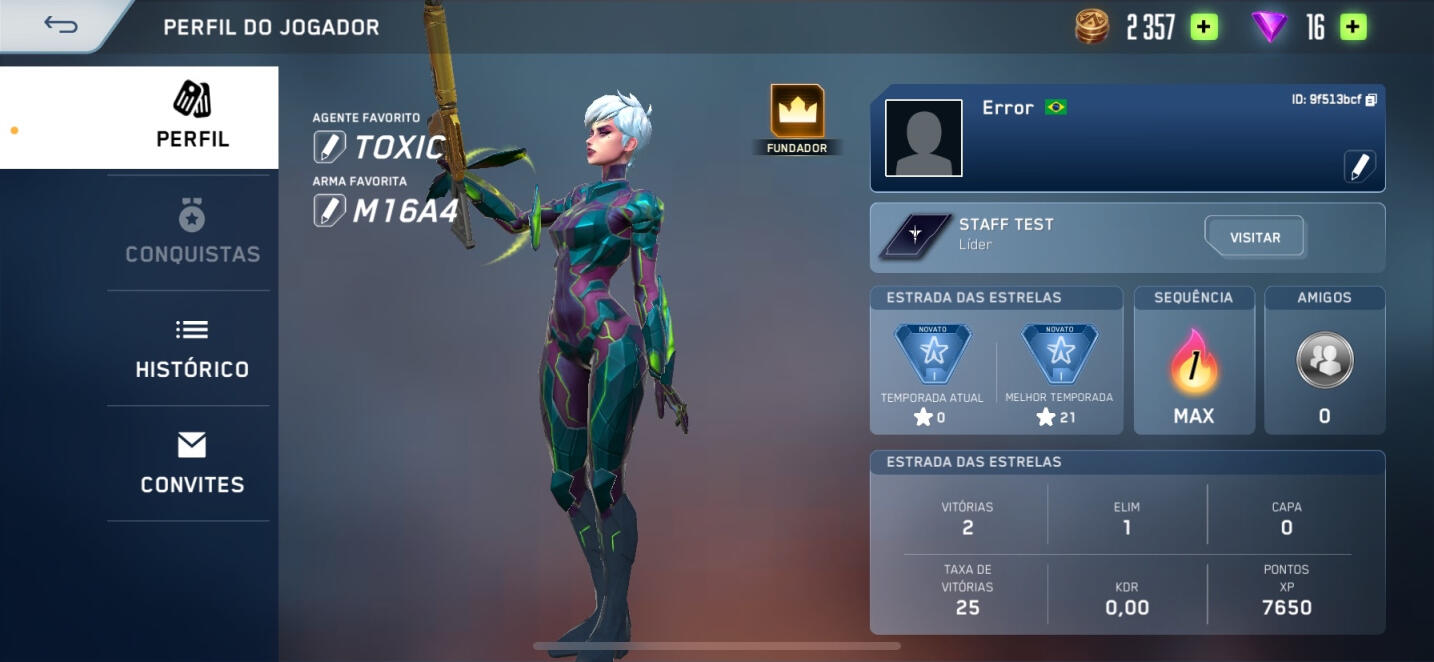This screenshot has width=1434, height=662.
Task: Click the Fundador crown badge
Action: [x=797, y=112]
